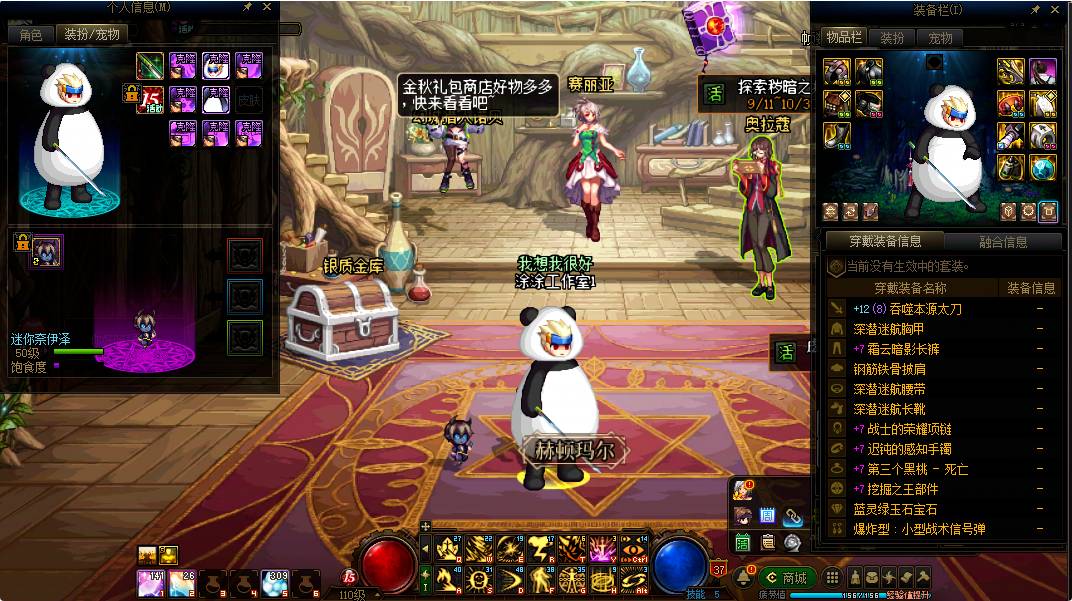Select the blue gem magic stone slot
This screenshot has height=601, width=1072.
[1043, 167]
